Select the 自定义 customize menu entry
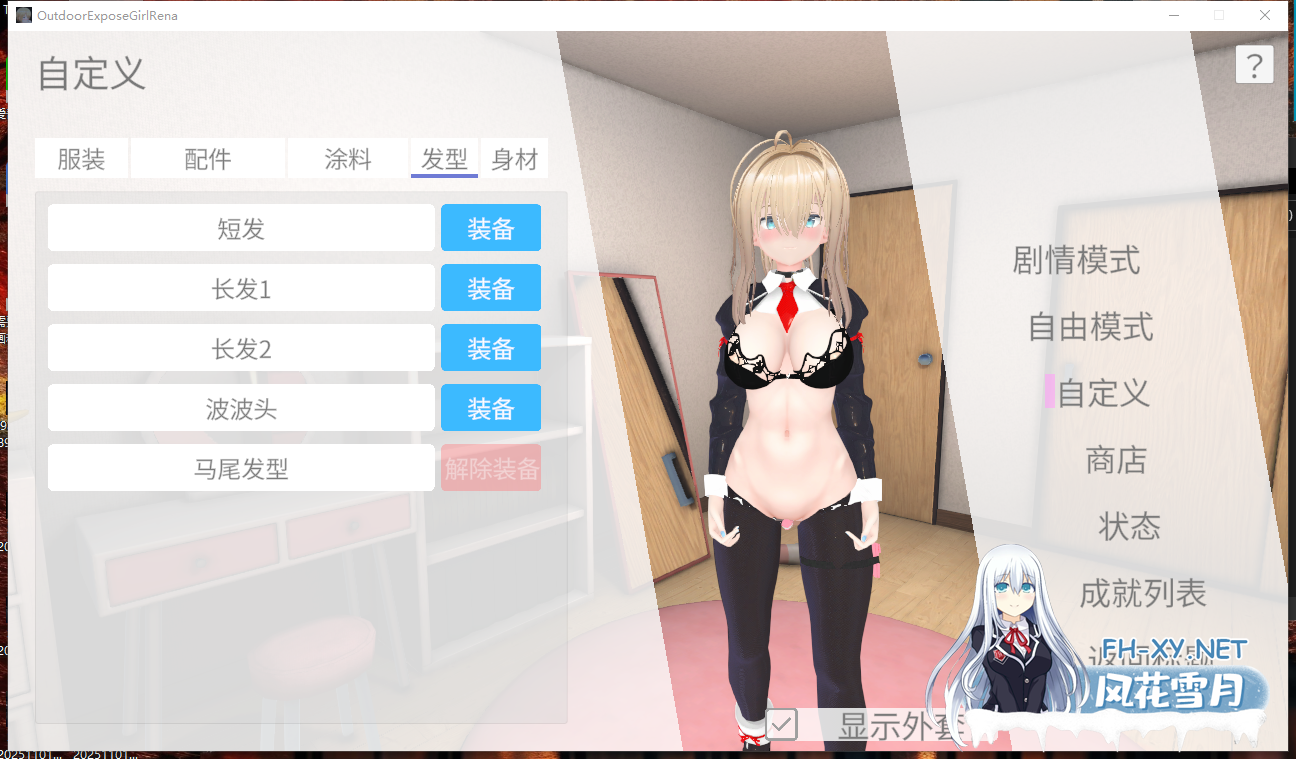Image resolution: width=1296 pixels, height=759 pixels. click(x=1103, y=394)
